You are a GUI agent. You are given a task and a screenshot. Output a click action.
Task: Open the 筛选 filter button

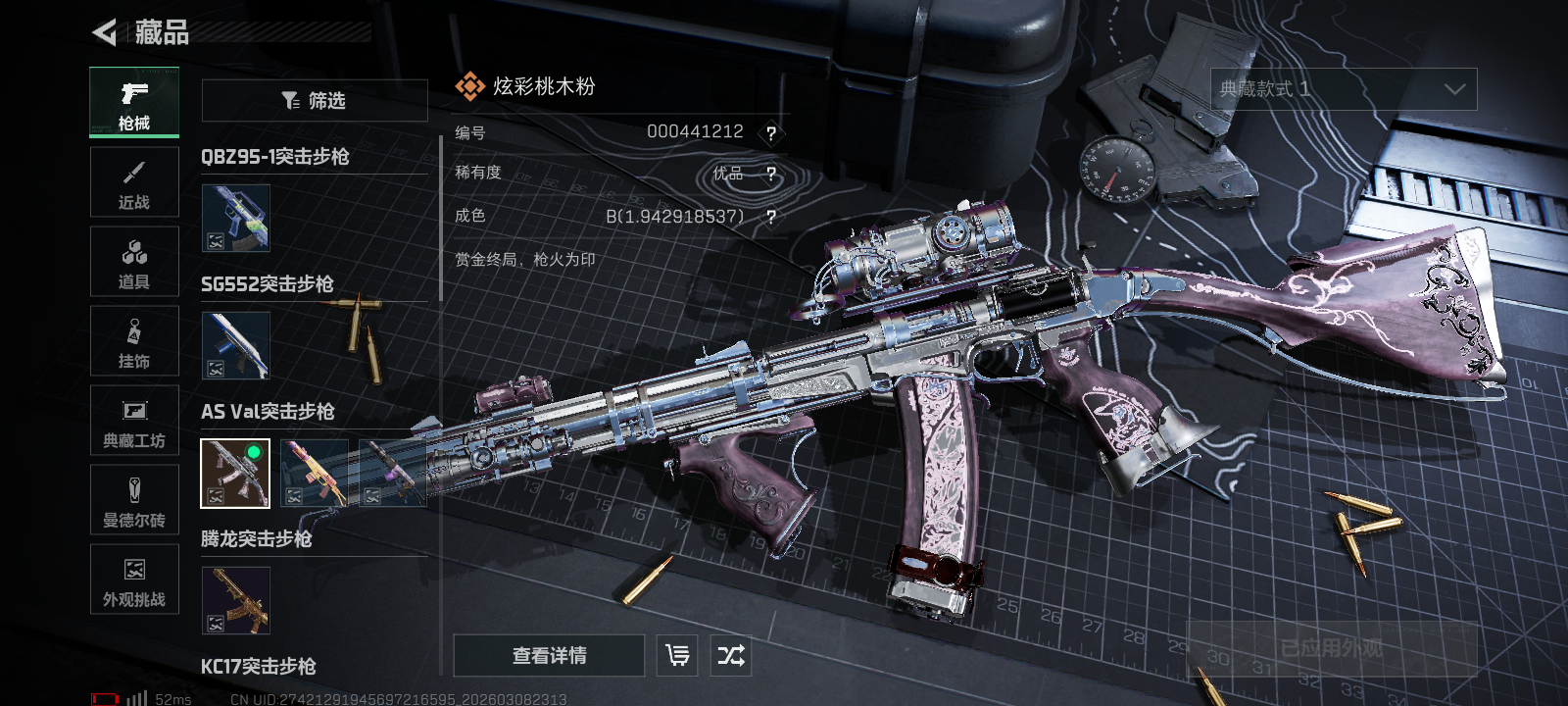[x=315, y=101]
